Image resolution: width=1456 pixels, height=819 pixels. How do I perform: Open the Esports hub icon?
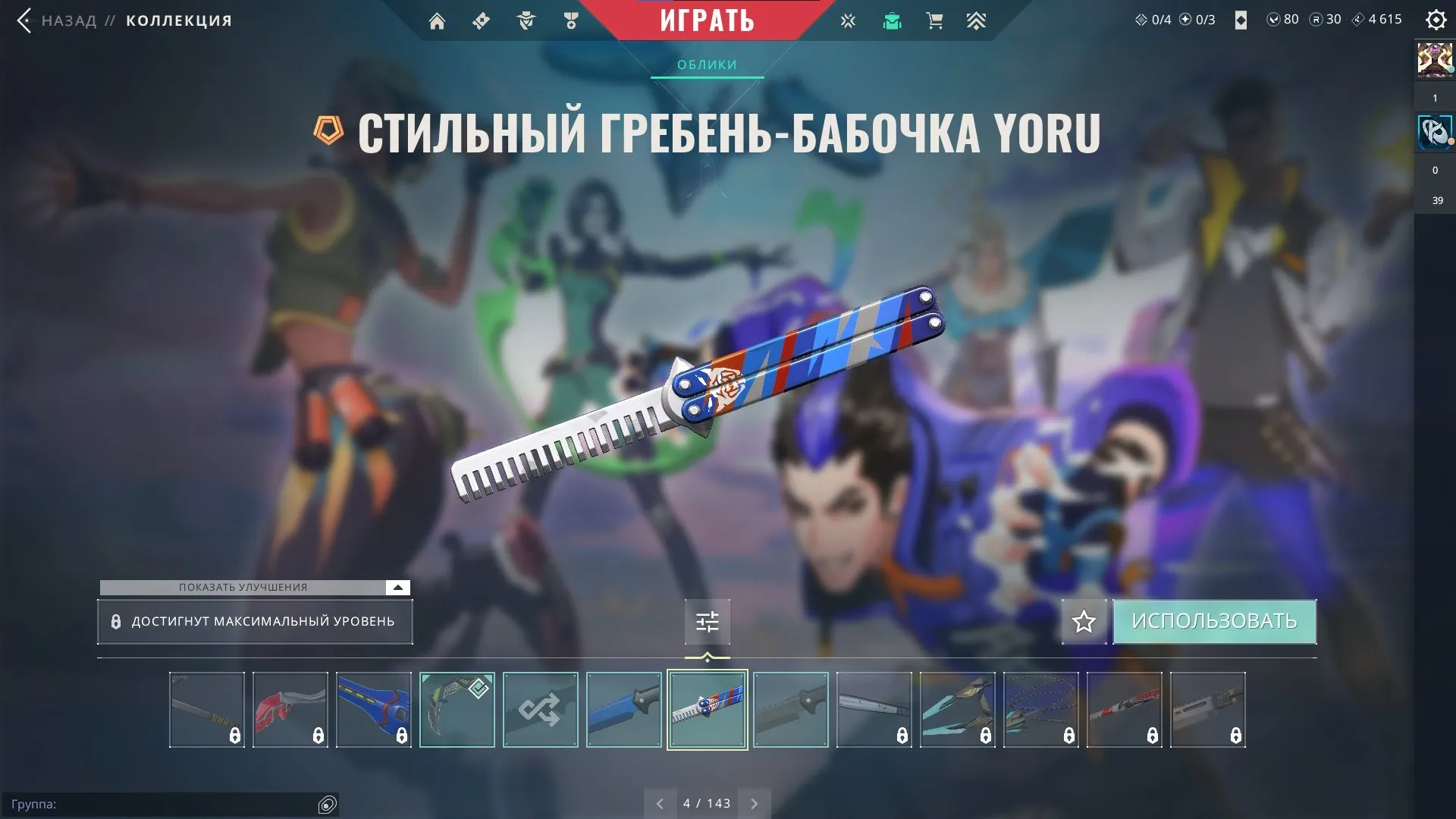pyautogui.click(x=848, y=20)
